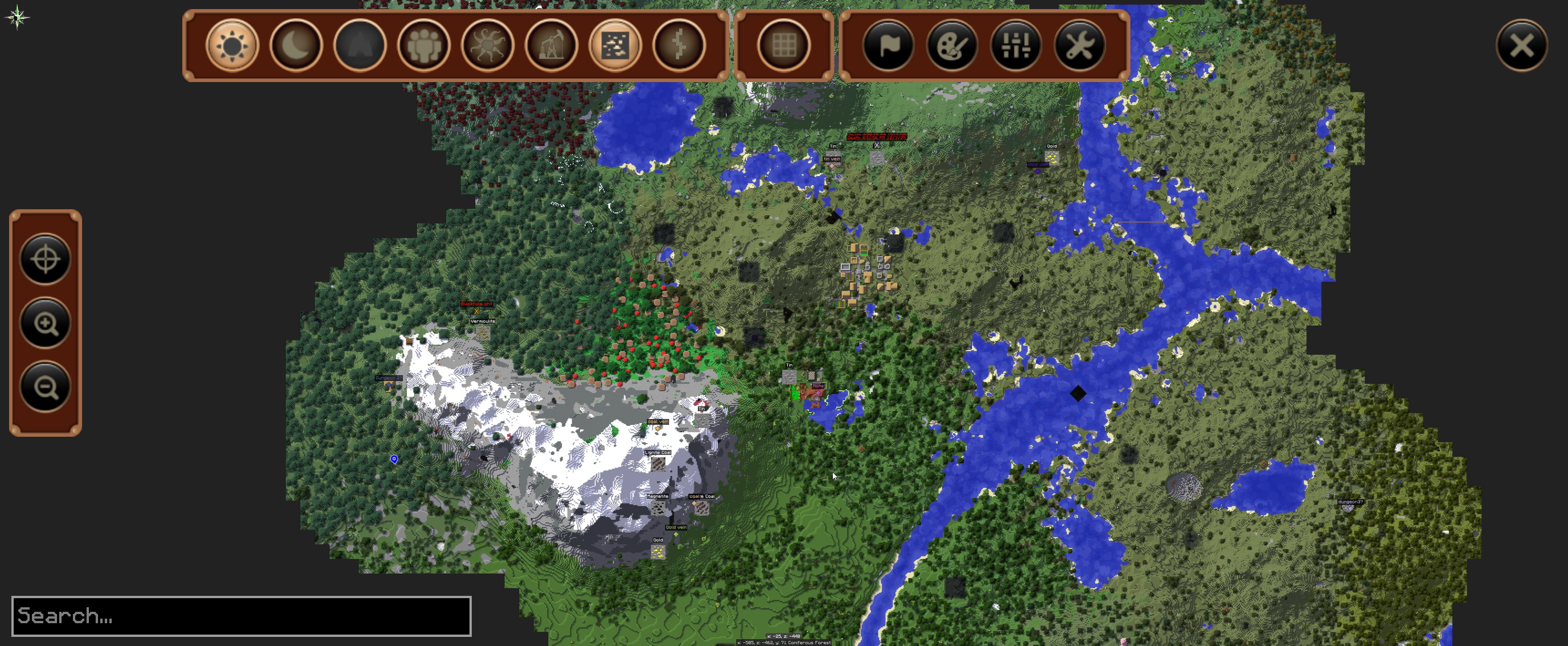Toggle the oil pumpjack layer button

[552, 45]
